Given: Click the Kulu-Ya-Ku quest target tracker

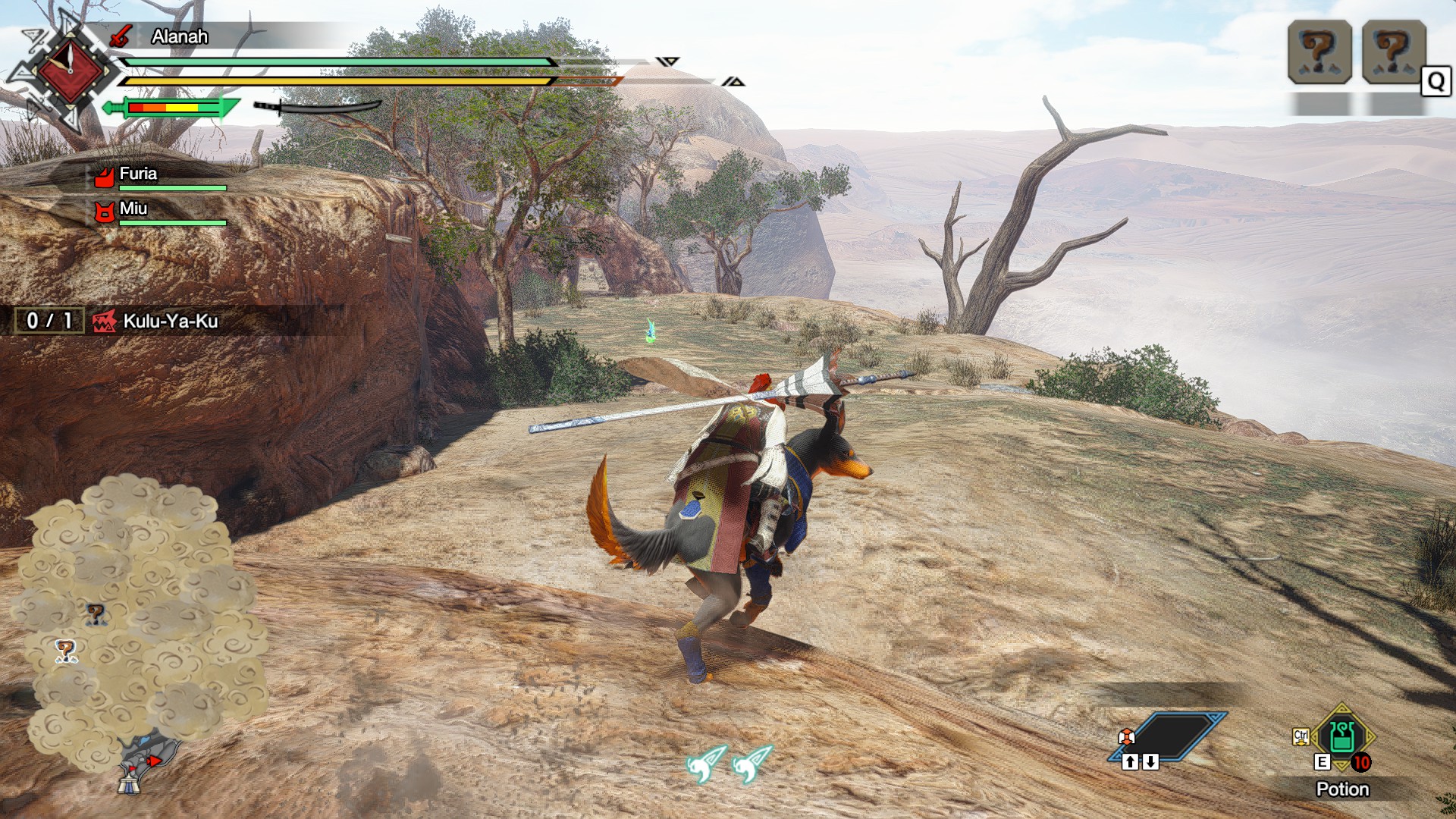Looking at the screenshot, I should click(170, 321).
